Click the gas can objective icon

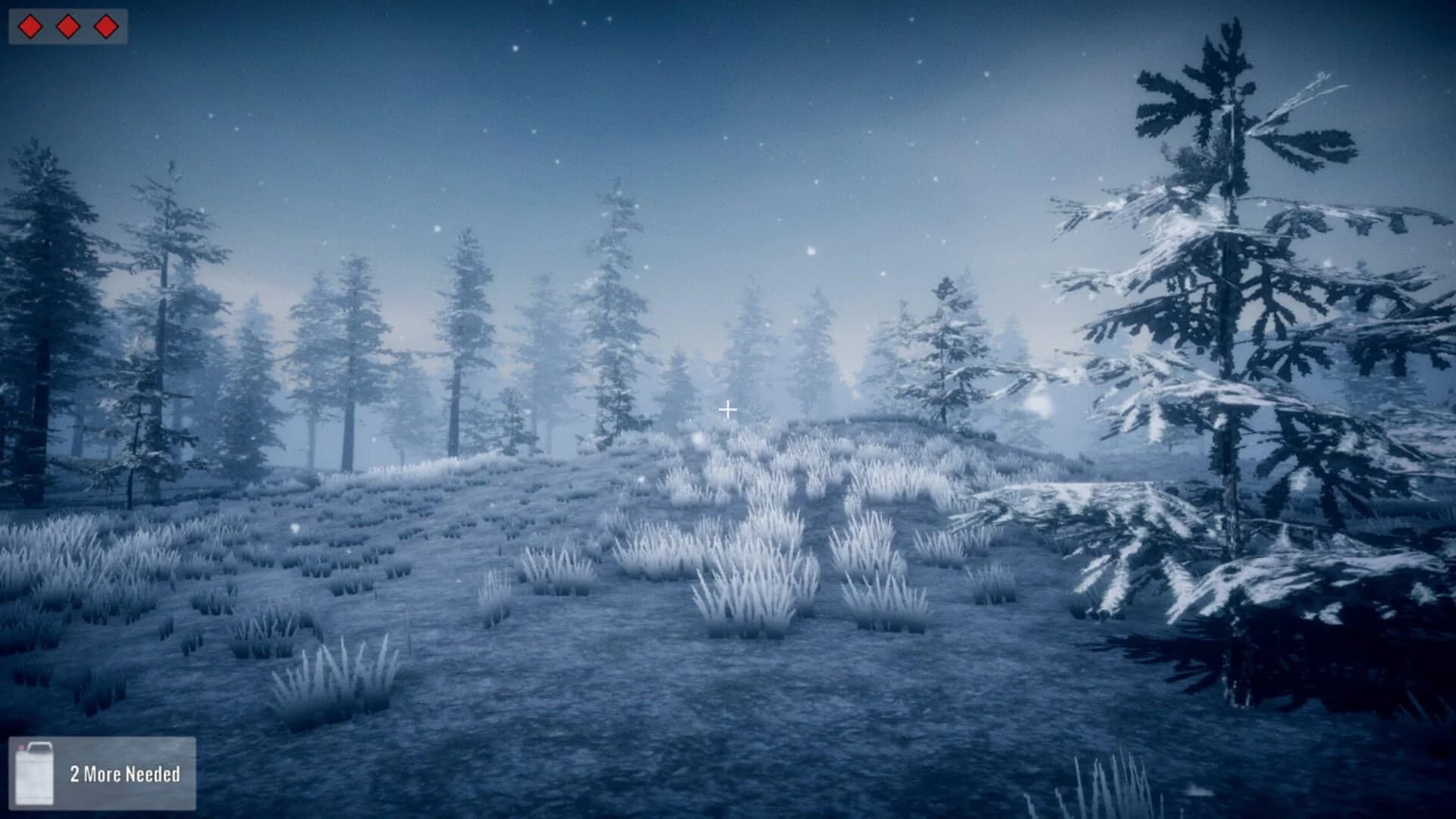pos(34,775)
